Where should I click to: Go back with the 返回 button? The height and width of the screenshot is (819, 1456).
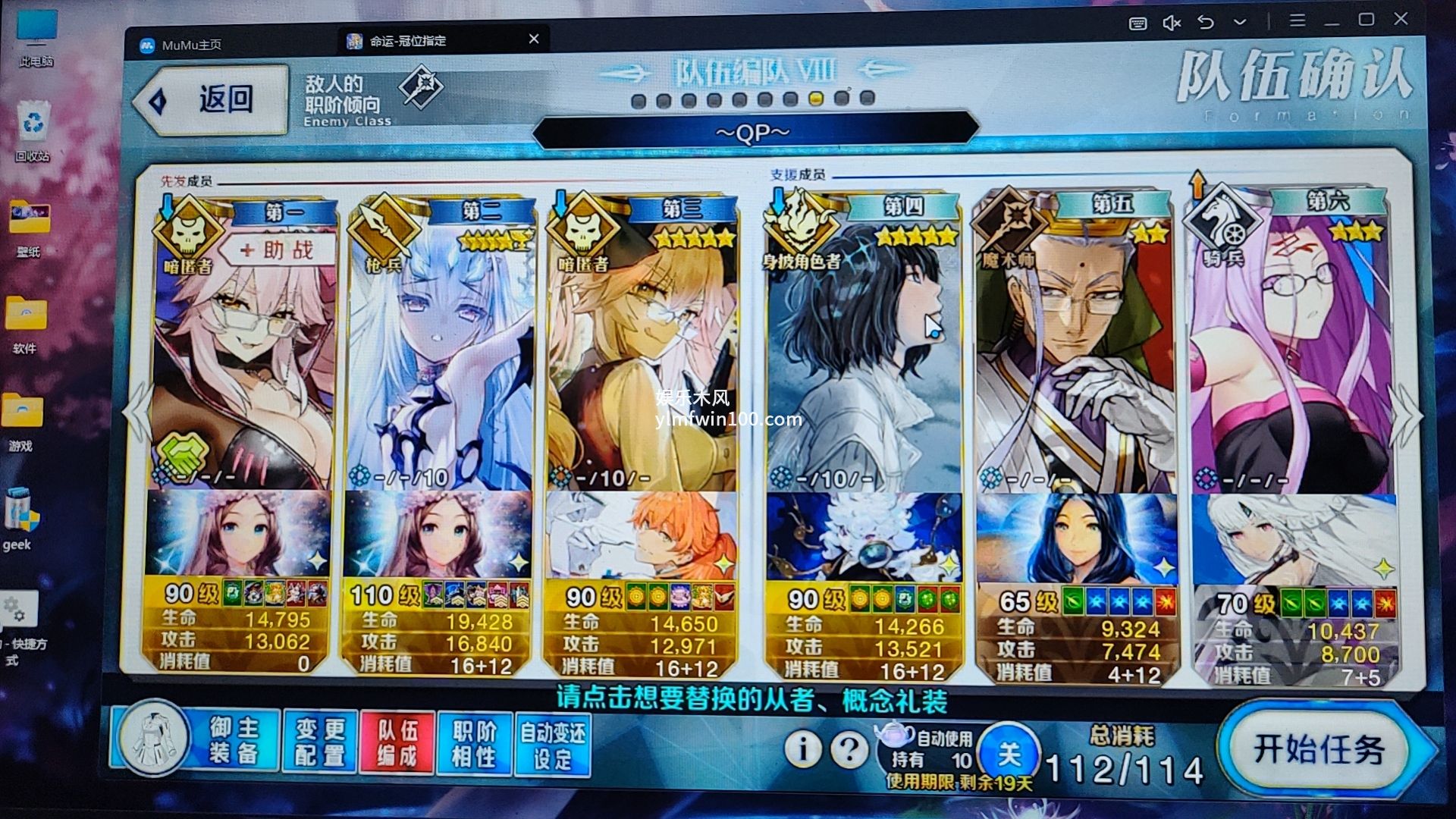pos(212,100)
